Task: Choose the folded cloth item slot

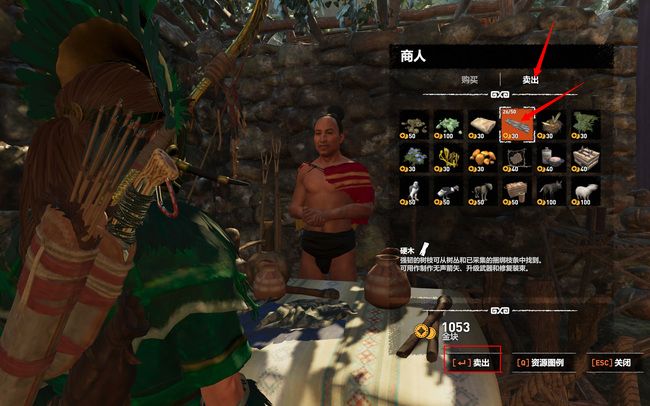Action: coord(482,122)
